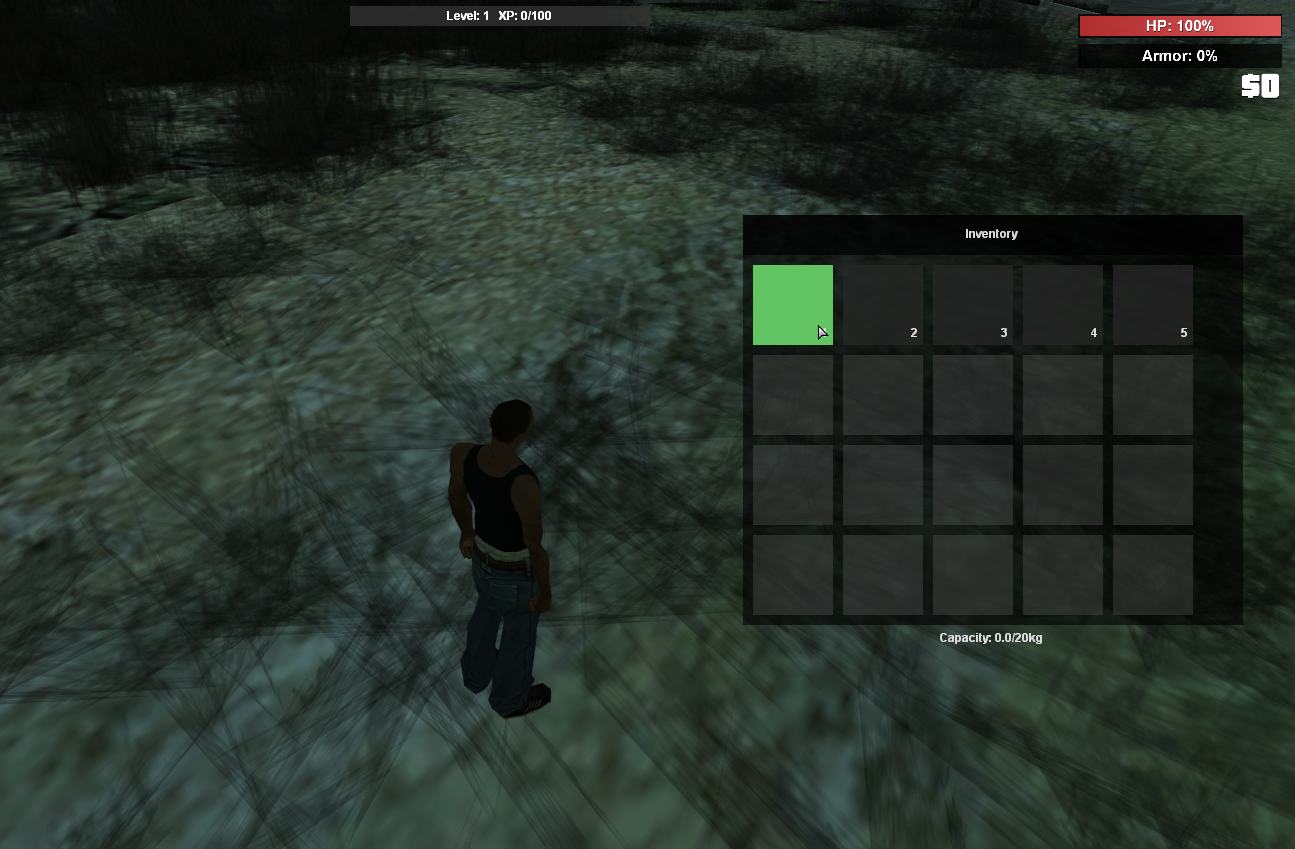This screenshot has width=1295, height=849.
Task: Click the Capacity: 0.0/20kg label
Action: coord(991,637)
